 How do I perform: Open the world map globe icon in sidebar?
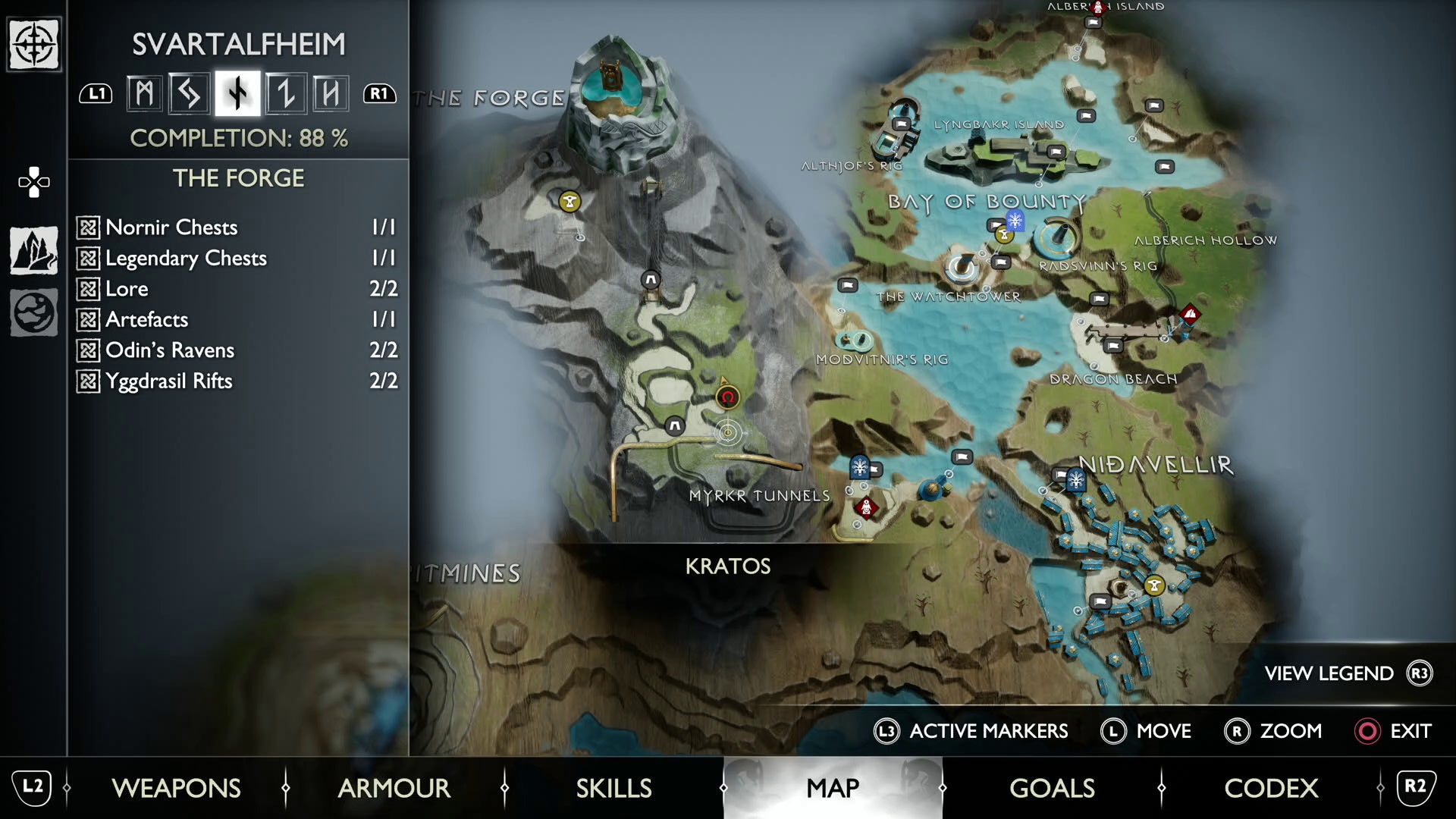pos(33,311)
